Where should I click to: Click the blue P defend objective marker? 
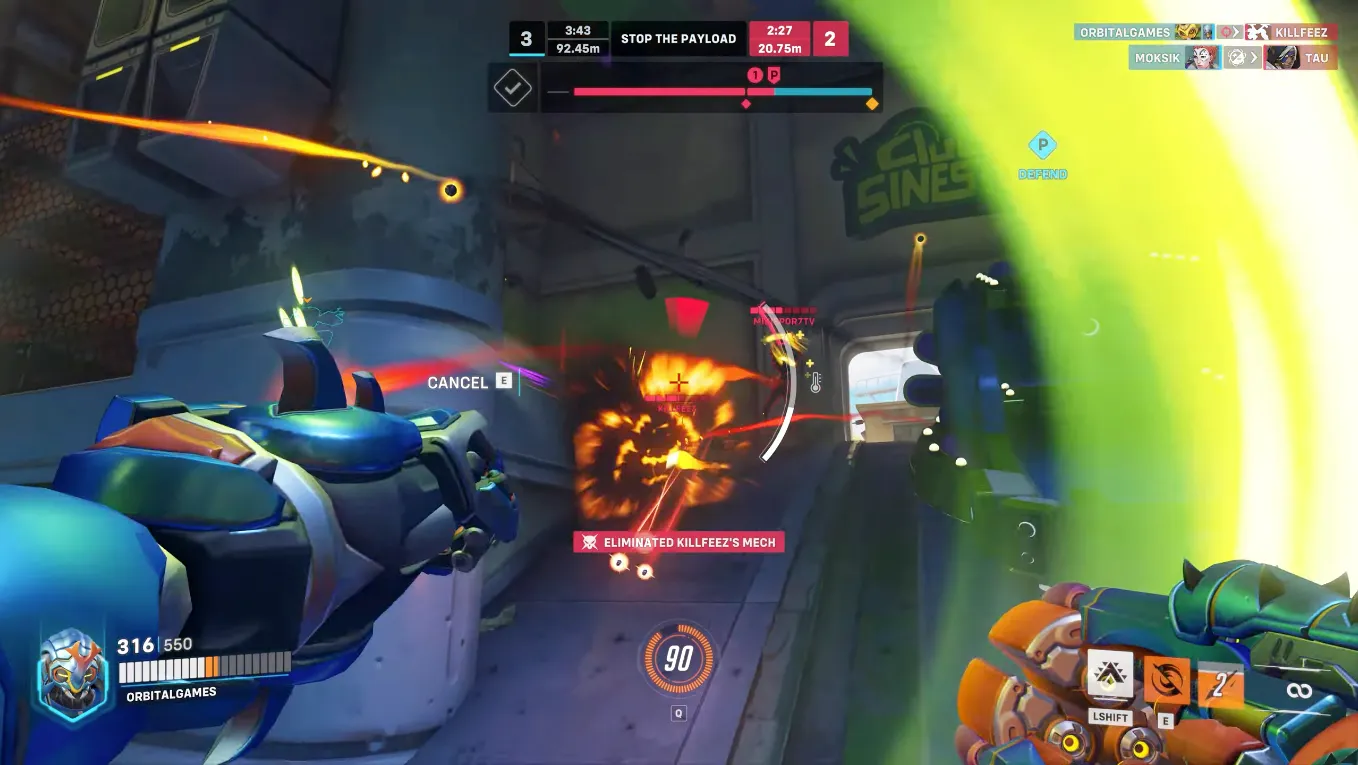click(x=1041, y=145)
